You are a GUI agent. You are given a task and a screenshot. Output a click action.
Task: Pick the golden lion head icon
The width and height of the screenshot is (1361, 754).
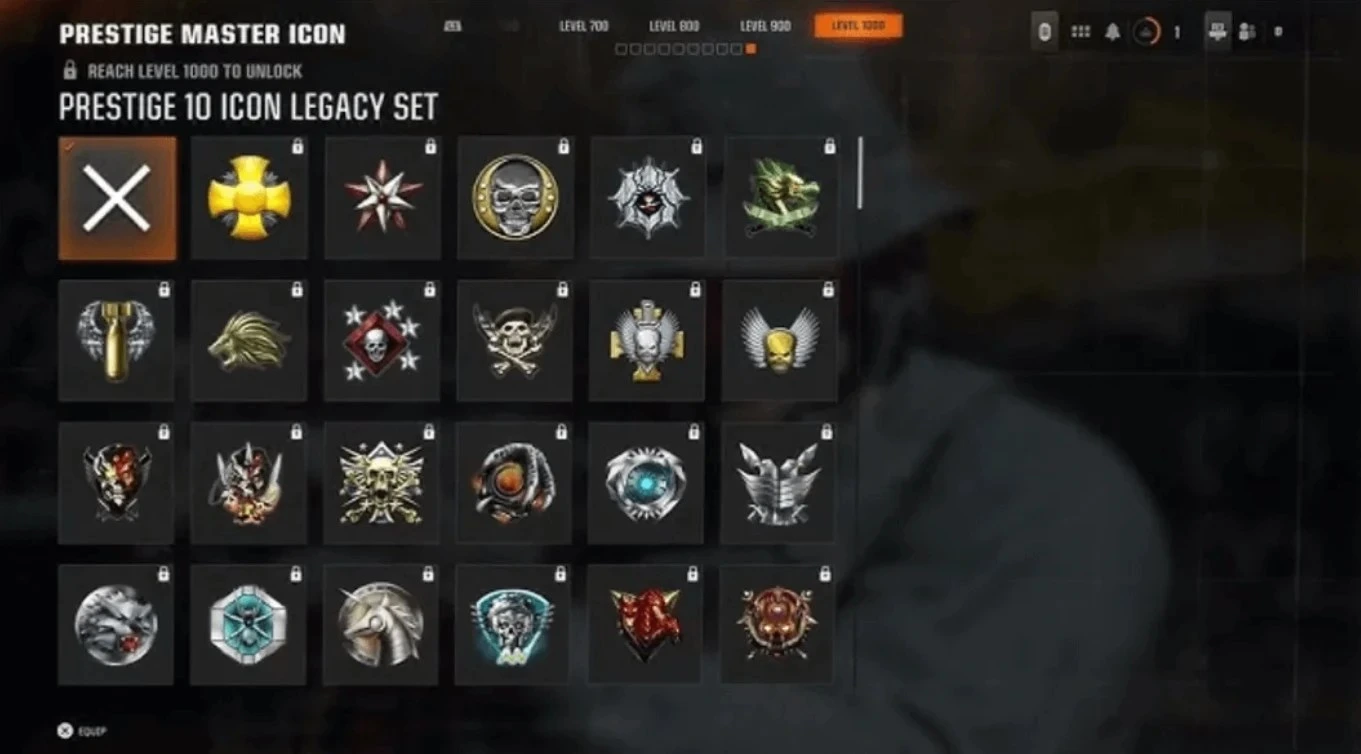pyautogui.click(x=249, y=341)
